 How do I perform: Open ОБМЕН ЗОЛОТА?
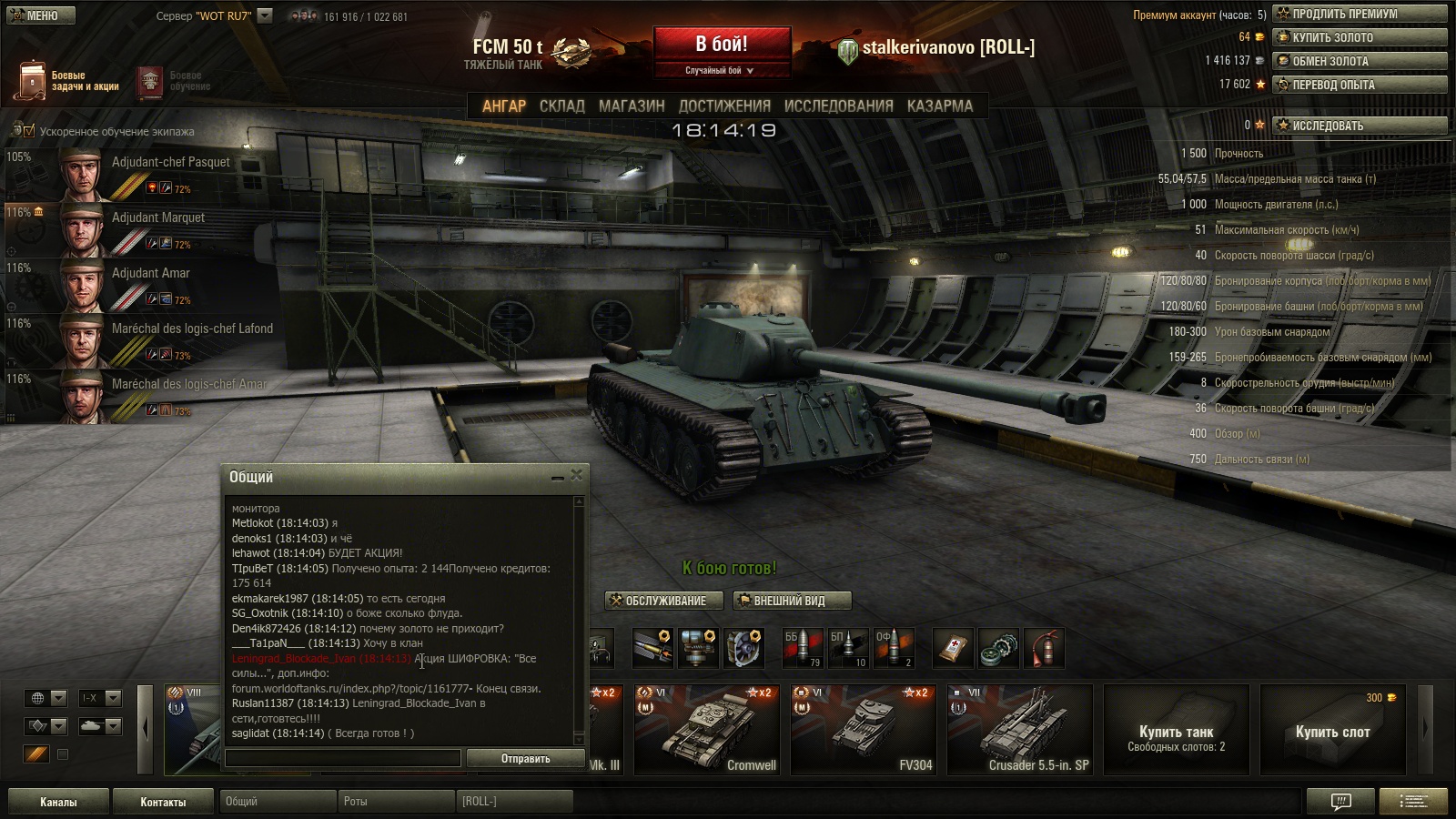1359,61
